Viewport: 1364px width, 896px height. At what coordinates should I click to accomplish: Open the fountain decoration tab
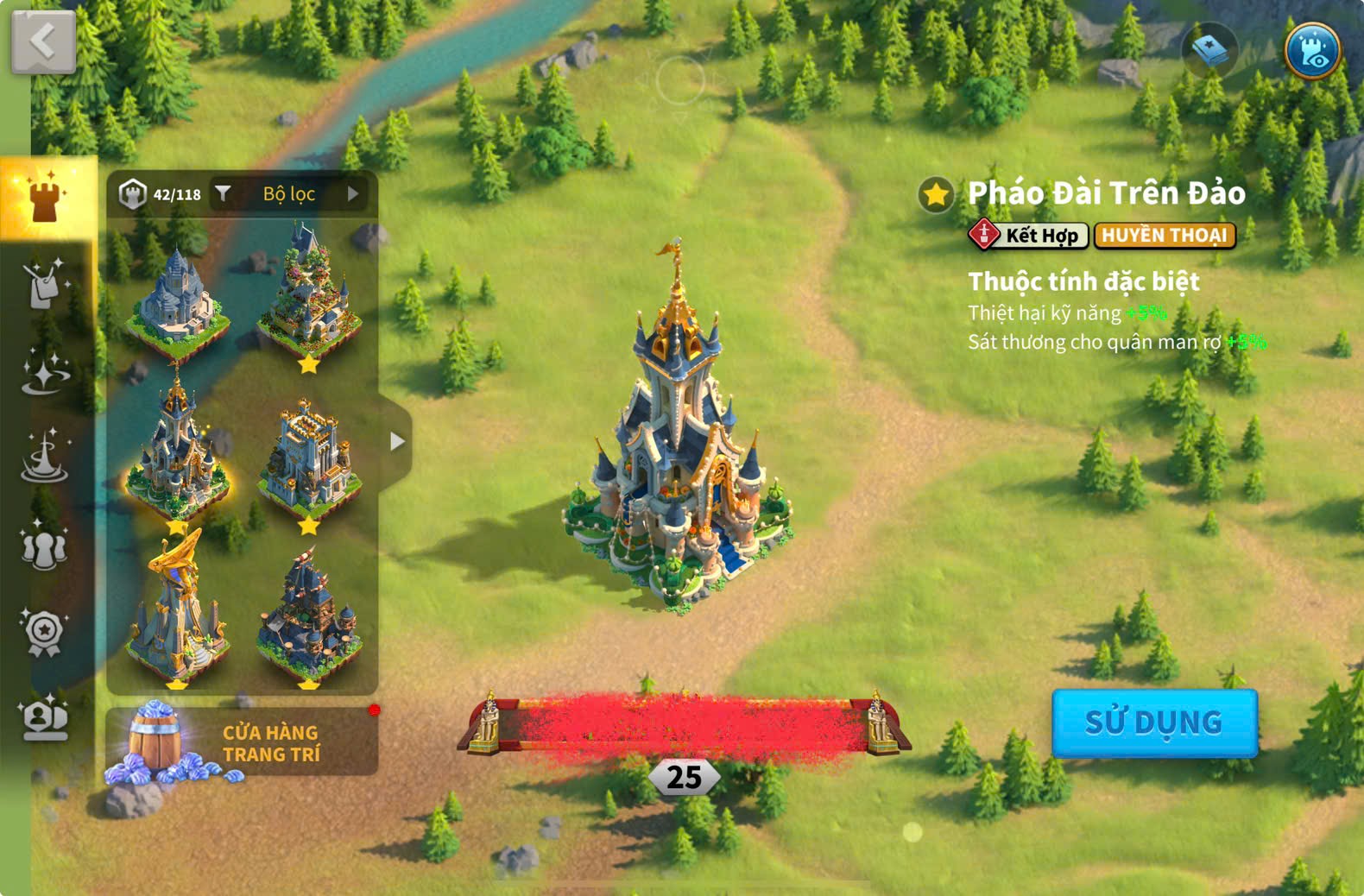click(x=45, y=456)
